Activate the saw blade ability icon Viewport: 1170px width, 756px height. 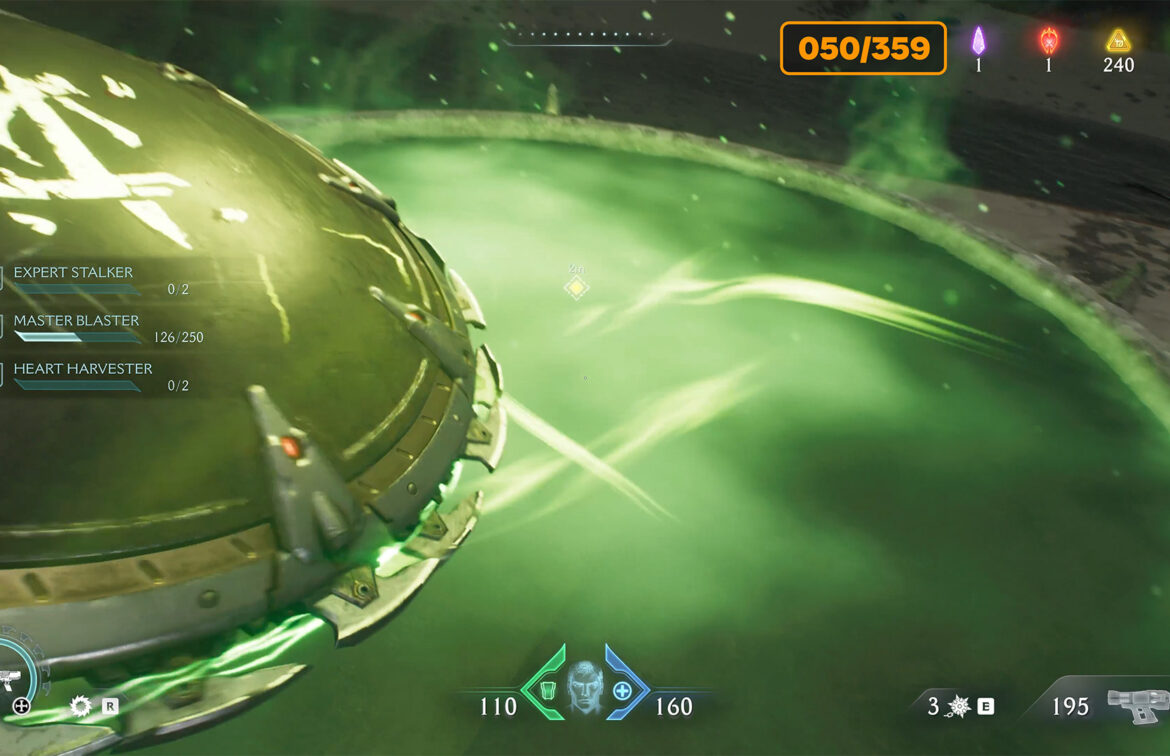81,706
